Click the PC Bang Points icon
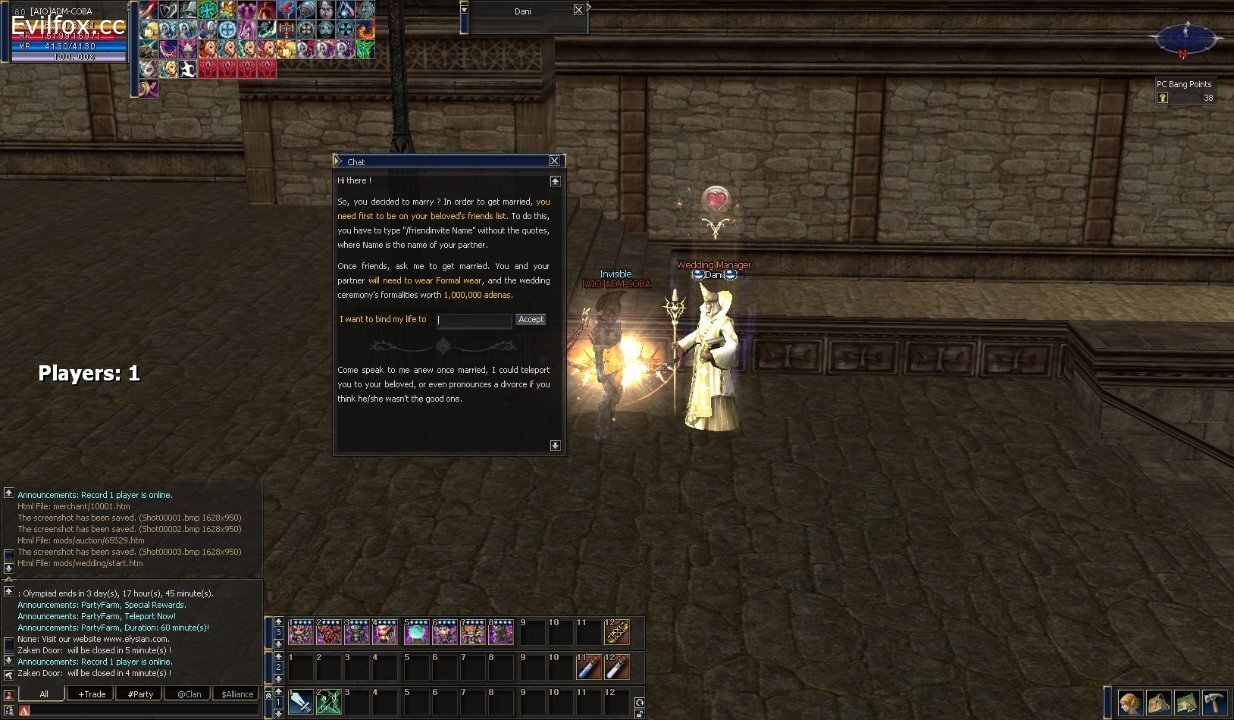 tap(1163, 98)
